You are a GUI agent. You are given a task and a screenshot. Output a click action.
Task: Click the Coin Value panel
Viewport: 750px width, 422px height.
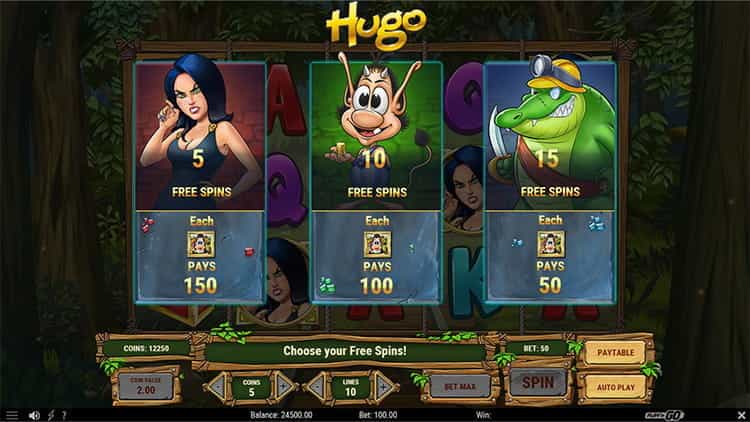[145, 385]
